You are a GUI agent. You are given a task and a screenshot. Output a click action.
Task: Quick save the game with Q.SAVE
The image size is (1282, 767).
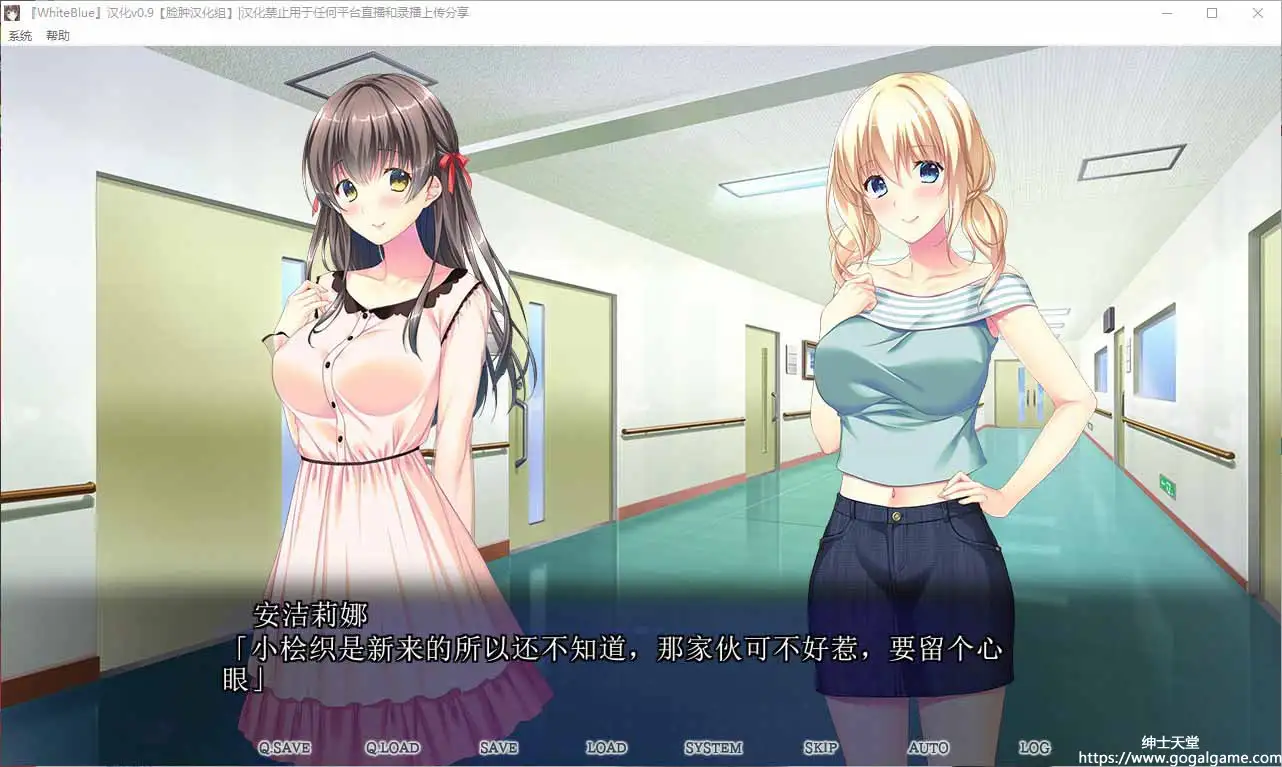tap(287, 747)
